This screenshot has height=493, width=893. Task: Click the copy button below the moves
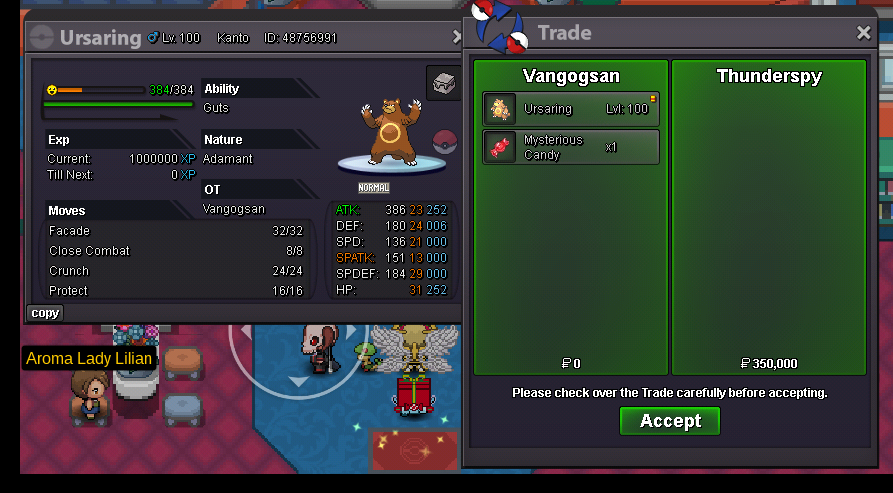pos(45,313)
